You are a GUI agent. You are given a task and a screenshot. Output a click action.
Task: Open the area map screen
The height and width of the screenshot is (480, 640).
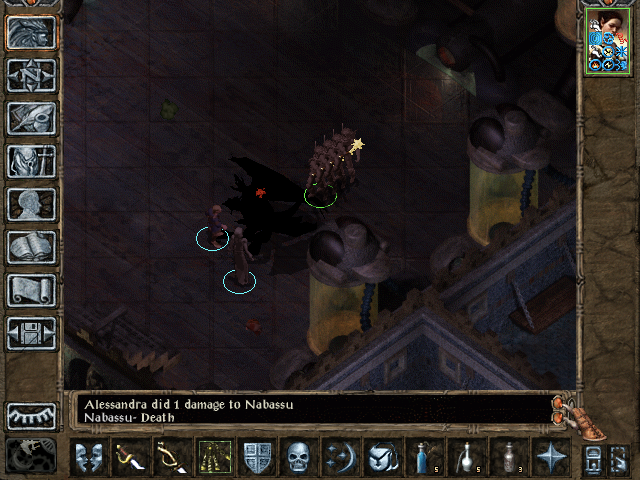click(31, 75)
